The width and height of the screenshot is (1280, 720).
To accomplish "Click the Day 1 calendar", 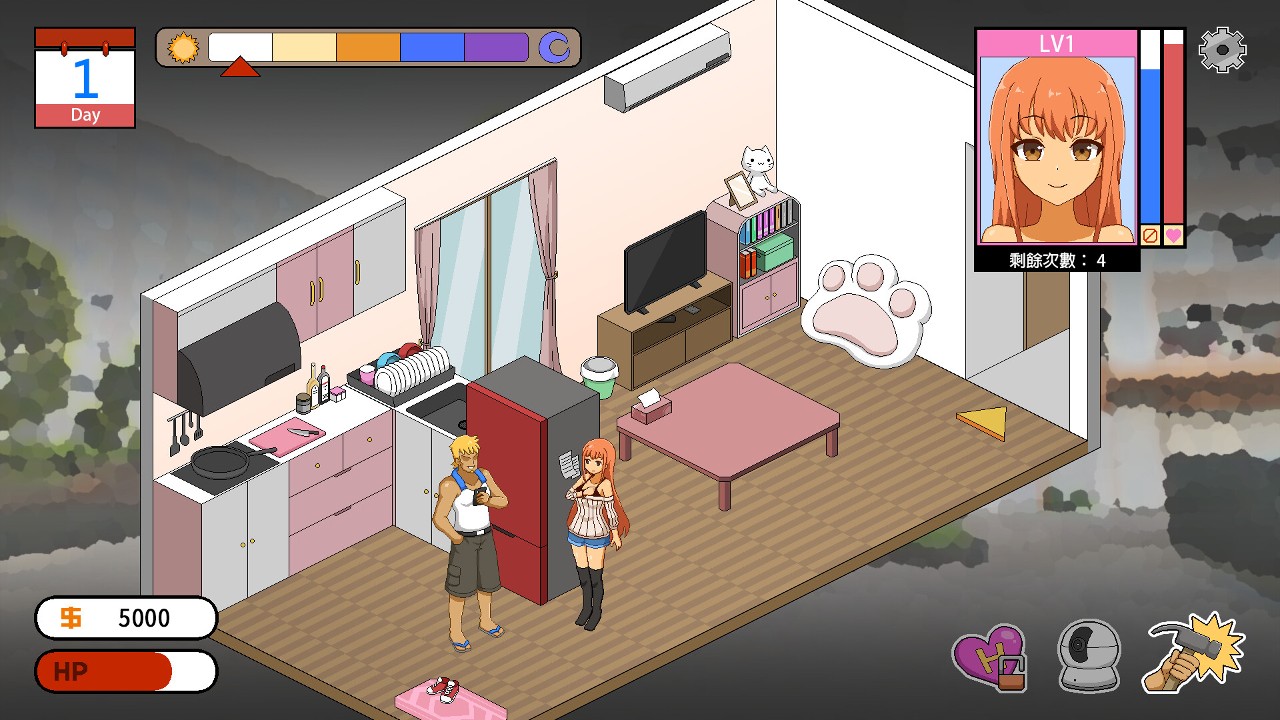I will point(85,78).
